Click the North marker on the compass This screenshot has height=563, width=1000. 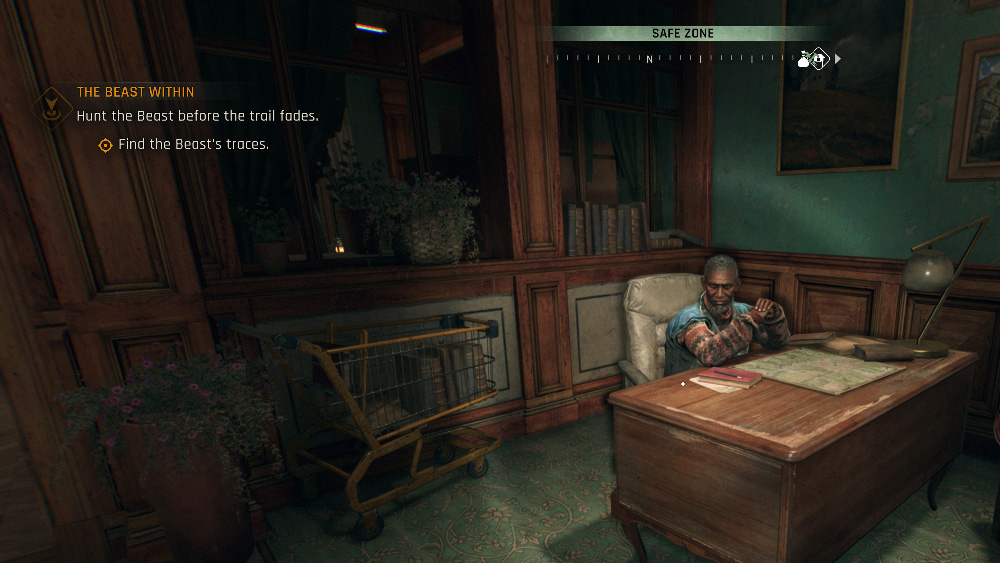(649, 60)
